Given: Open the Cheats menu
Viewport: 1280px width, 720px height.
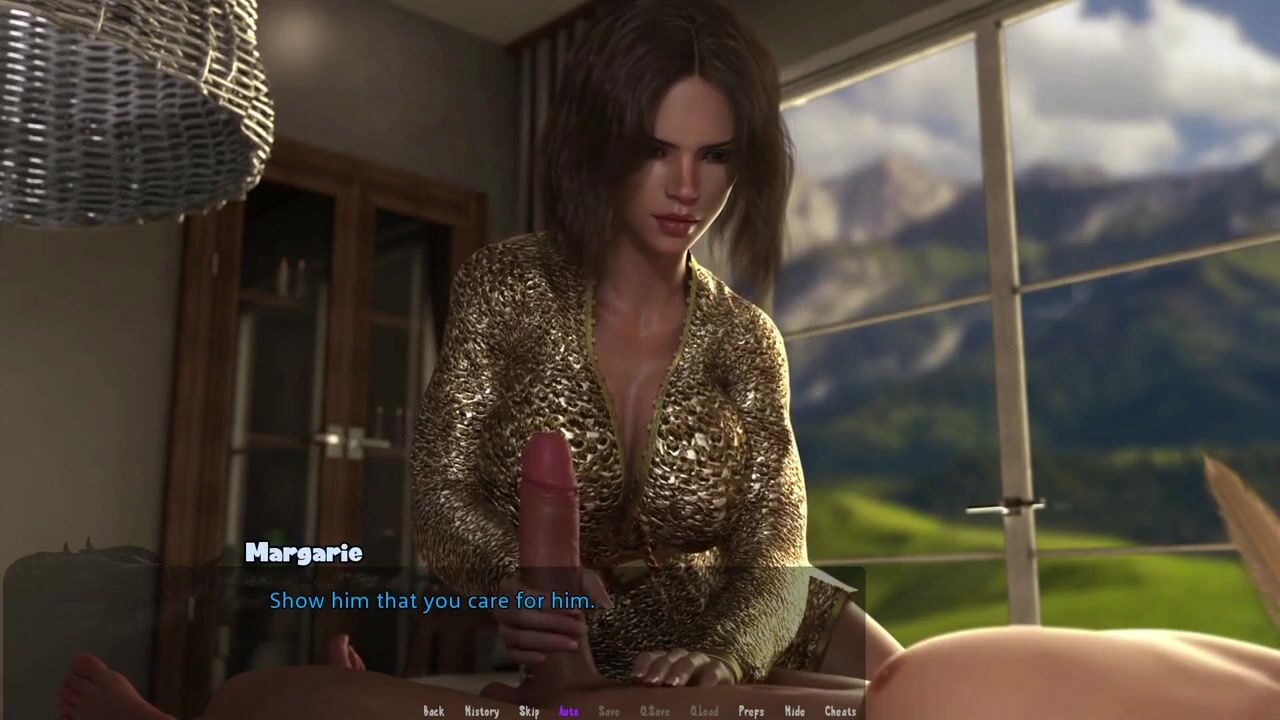Looking at the screenshot, I should coord(840,711).
